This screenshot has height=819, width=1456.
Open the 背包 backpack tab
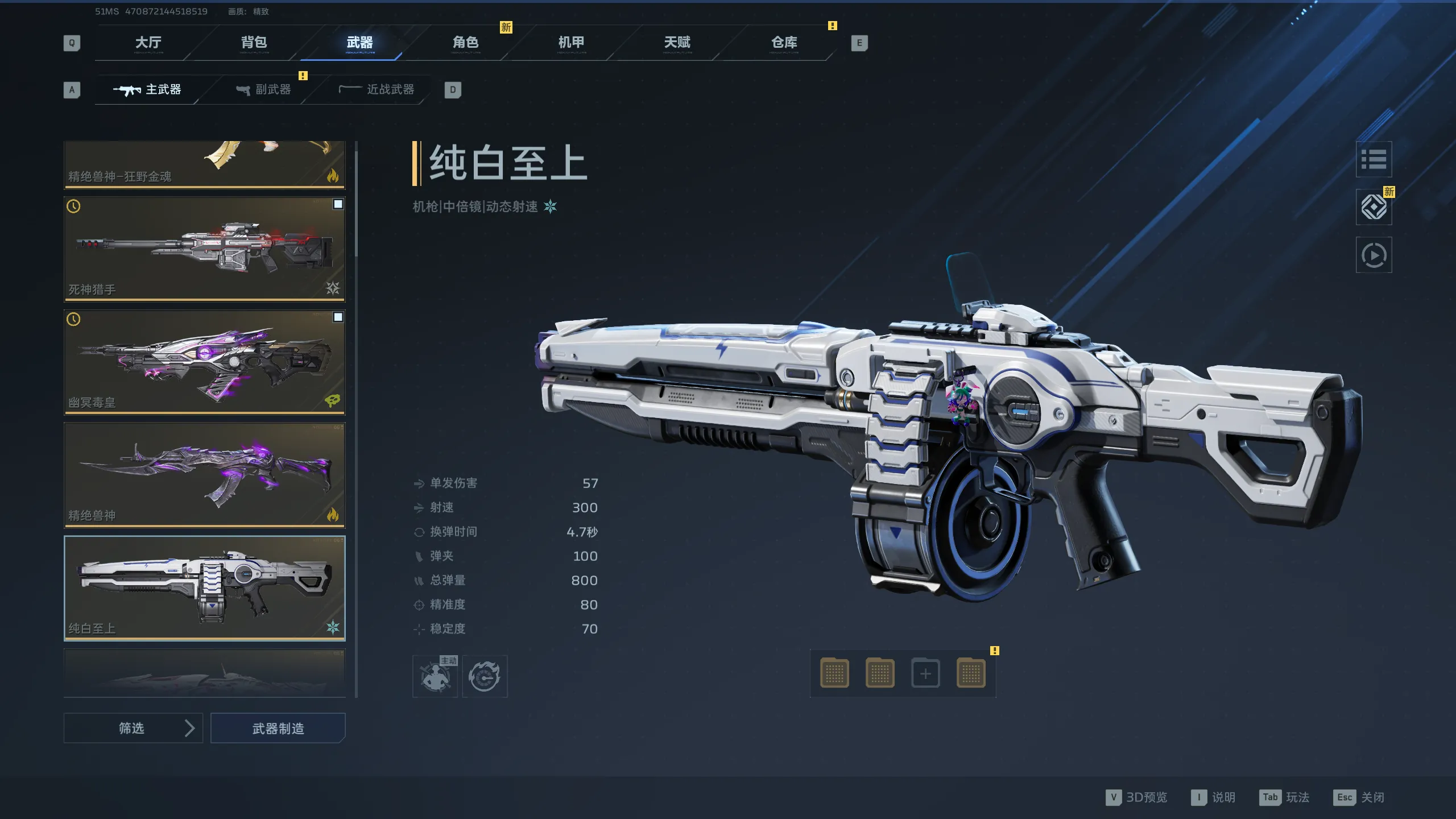pyautogui.click(x=254, y=43)
